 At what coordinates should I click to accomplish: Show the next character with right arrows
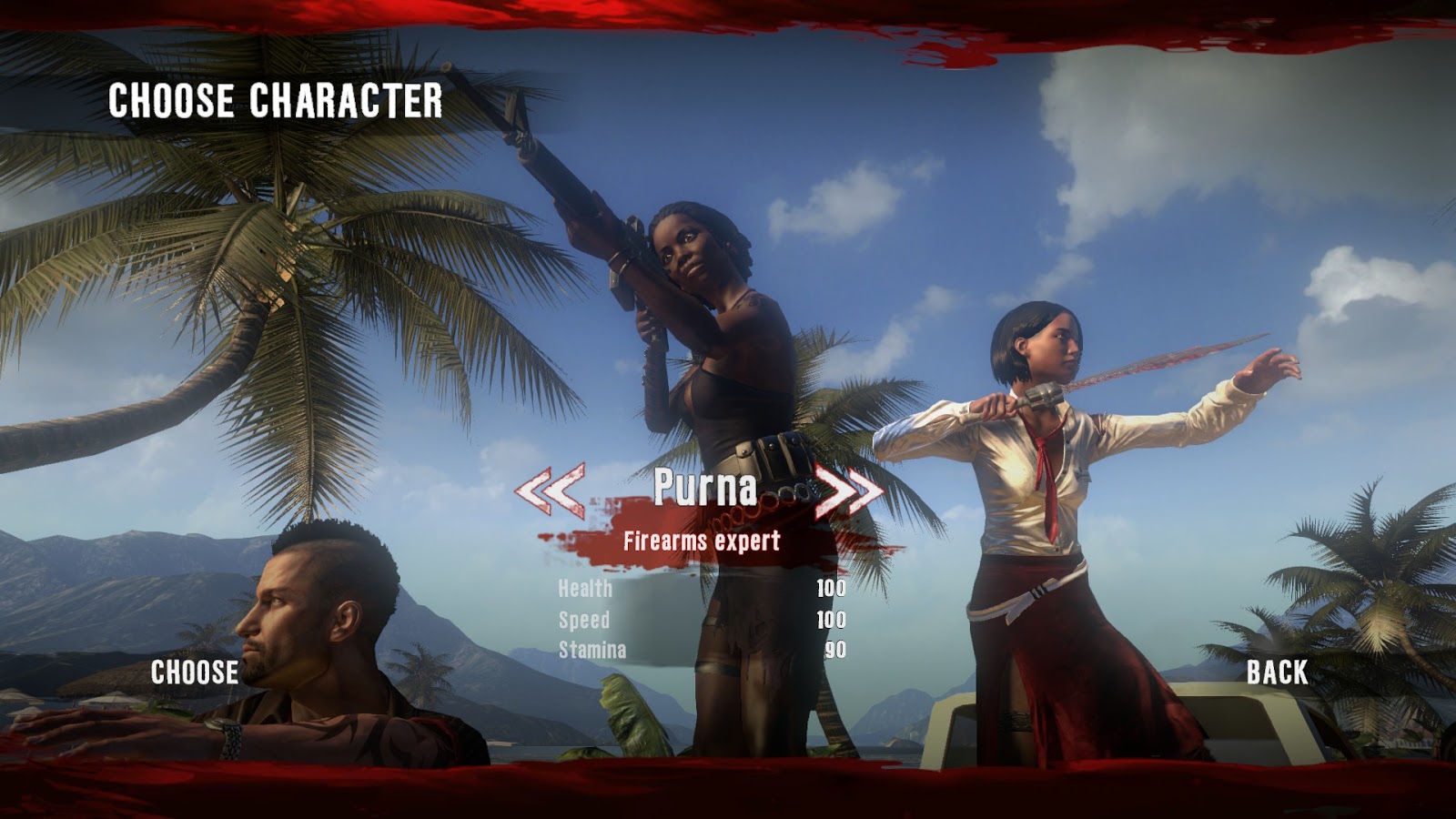click(848, 491)
